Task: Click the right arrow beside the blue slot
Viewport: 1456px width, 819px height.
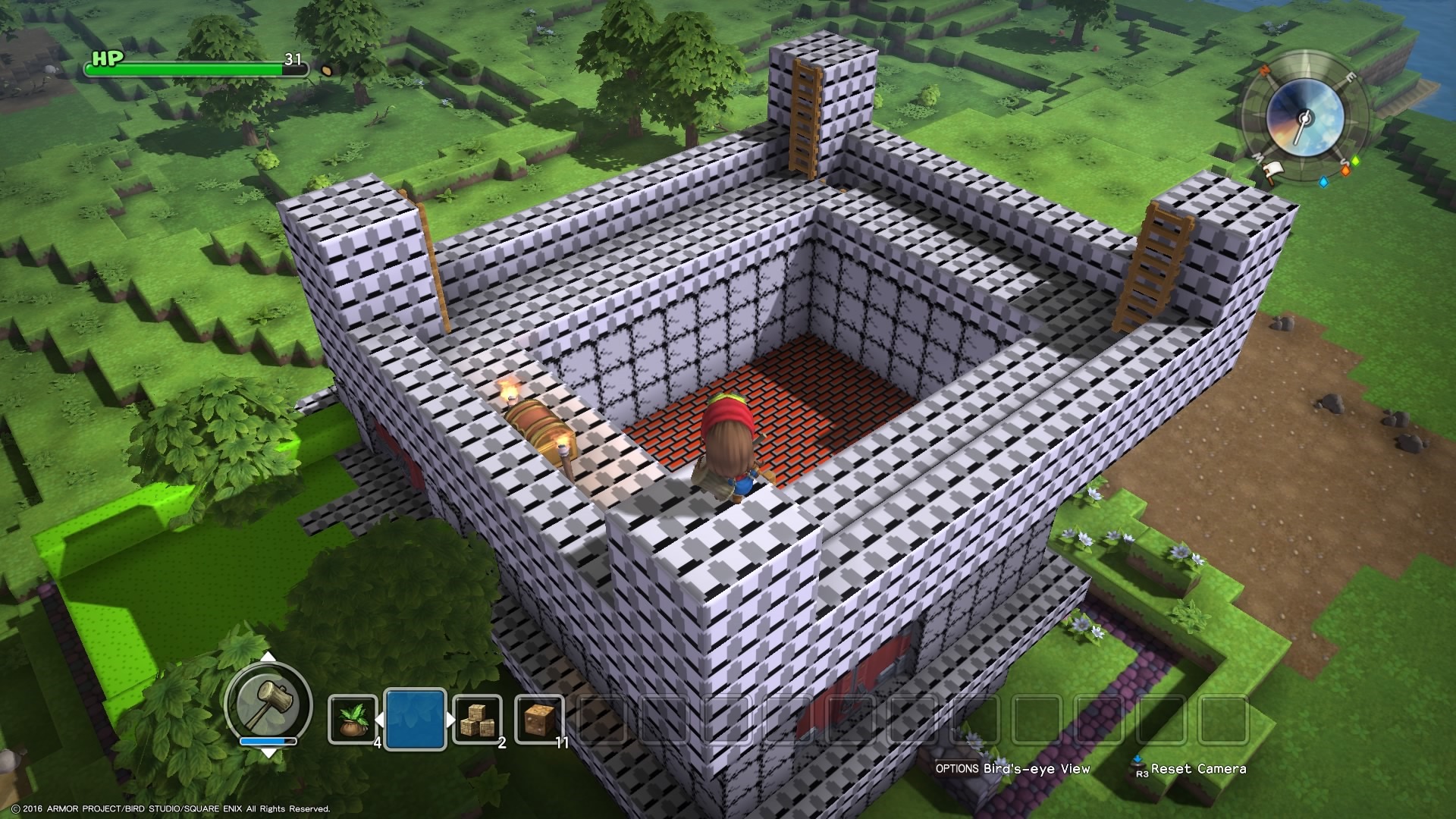Action: click(x=451, y=719)
